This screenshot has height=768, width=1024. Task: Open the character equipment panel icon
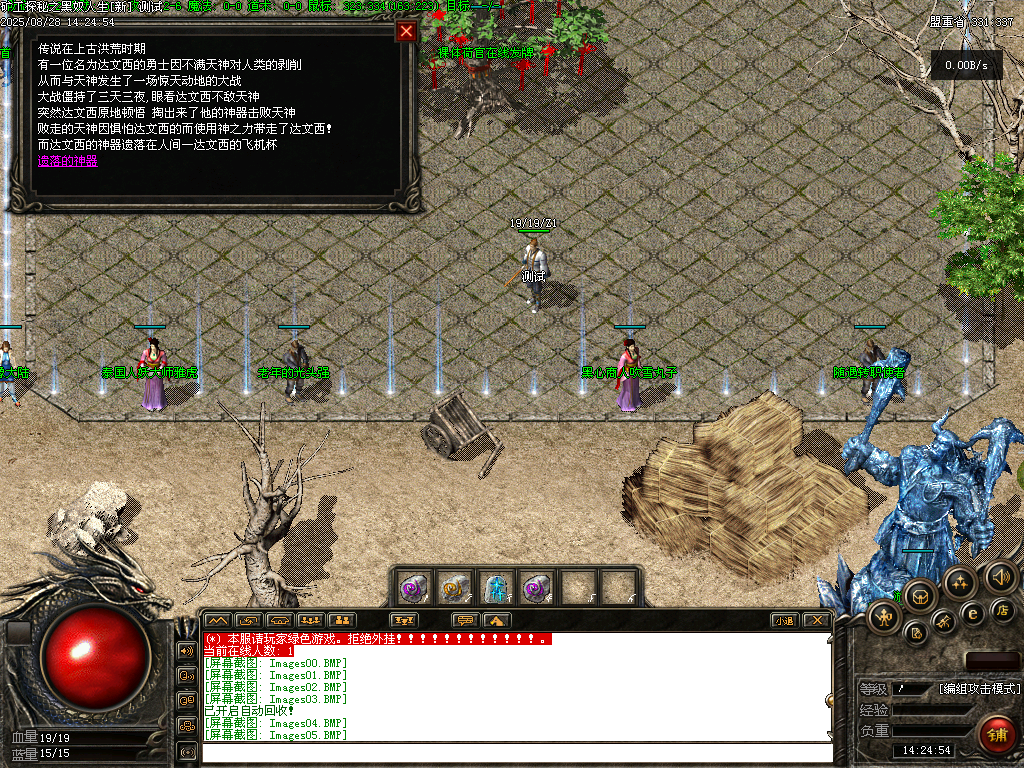point(885,617)
